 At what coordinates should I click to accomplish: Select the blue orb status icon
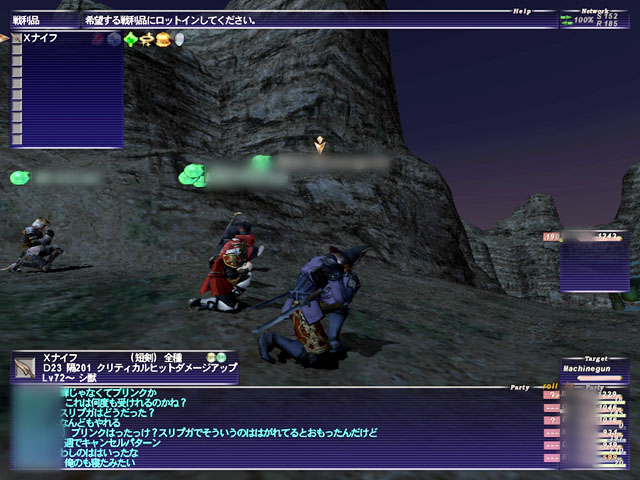pos(113,39)
